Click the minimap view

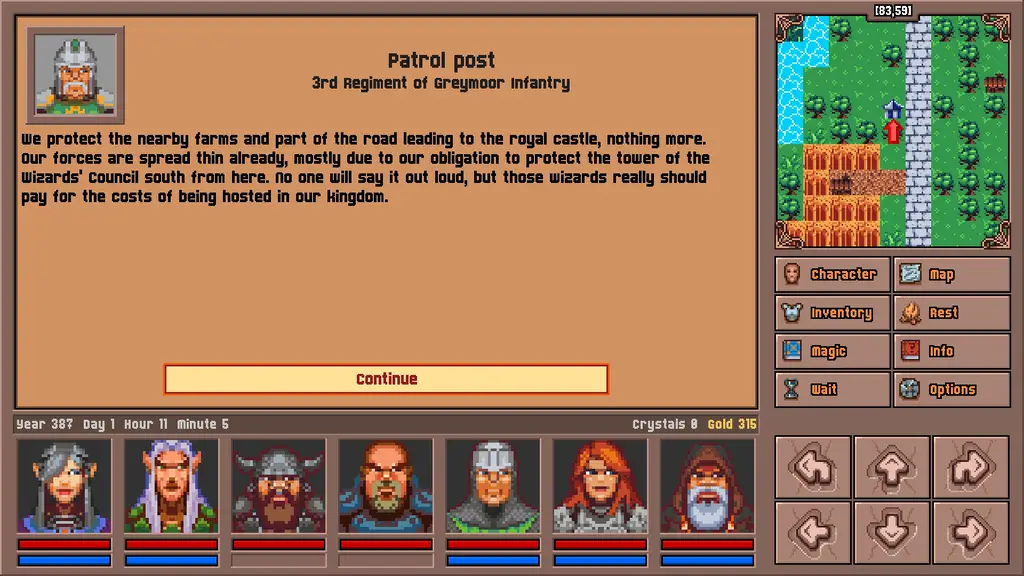893,132
